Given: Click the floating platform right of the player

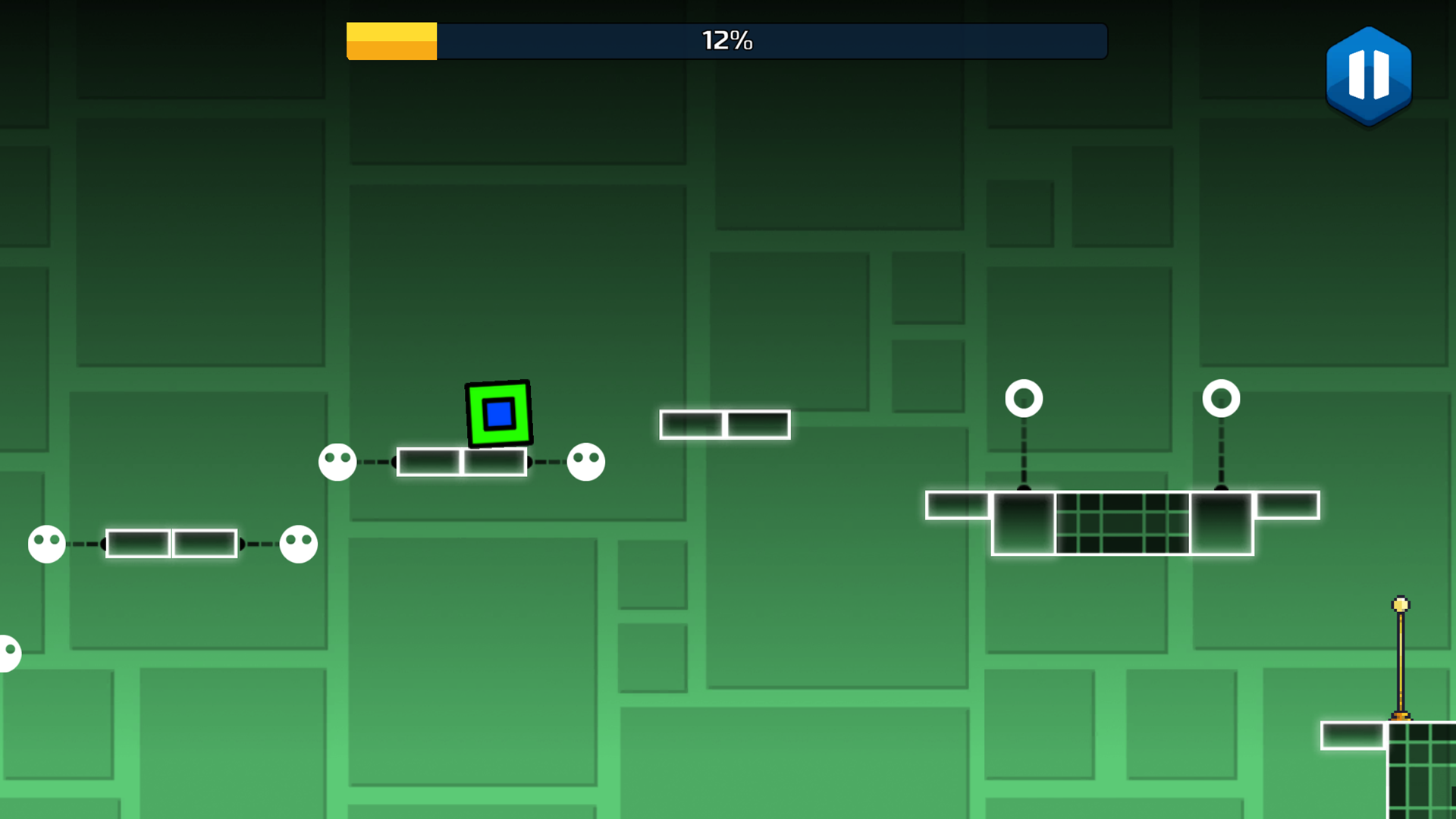Looking at the screenshot, I should 724,424.
